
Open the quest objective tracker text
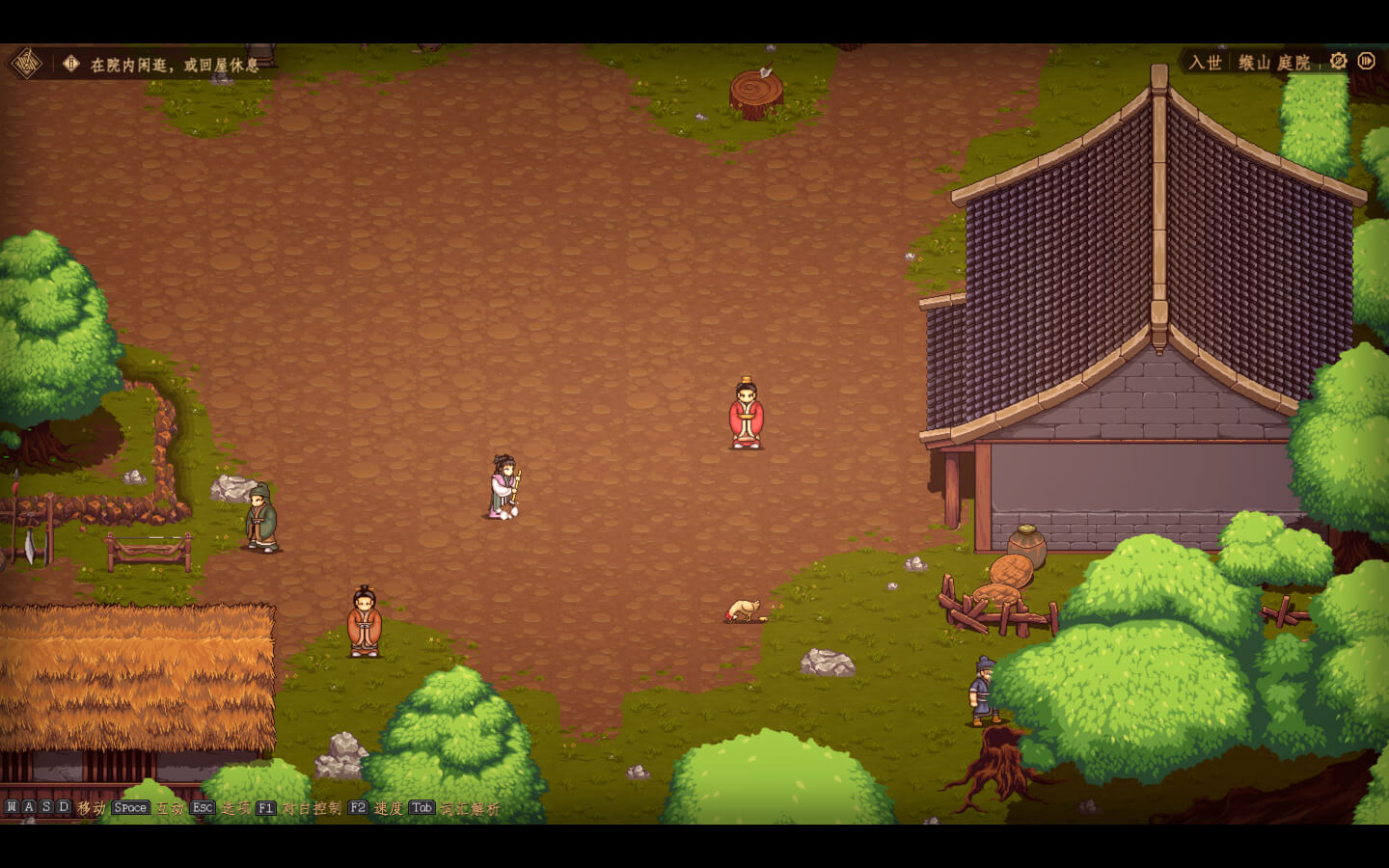[175, 65]
